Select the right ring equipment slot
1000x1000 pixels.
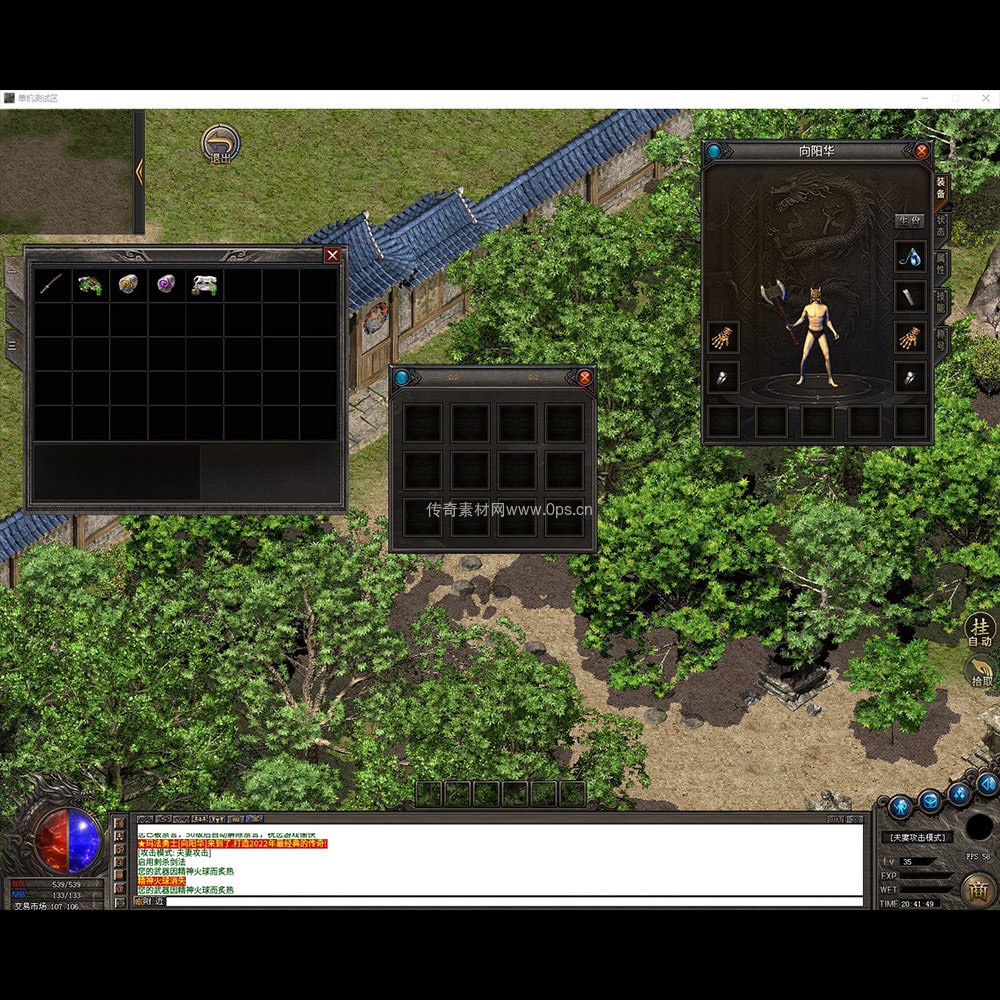[909, 377]
